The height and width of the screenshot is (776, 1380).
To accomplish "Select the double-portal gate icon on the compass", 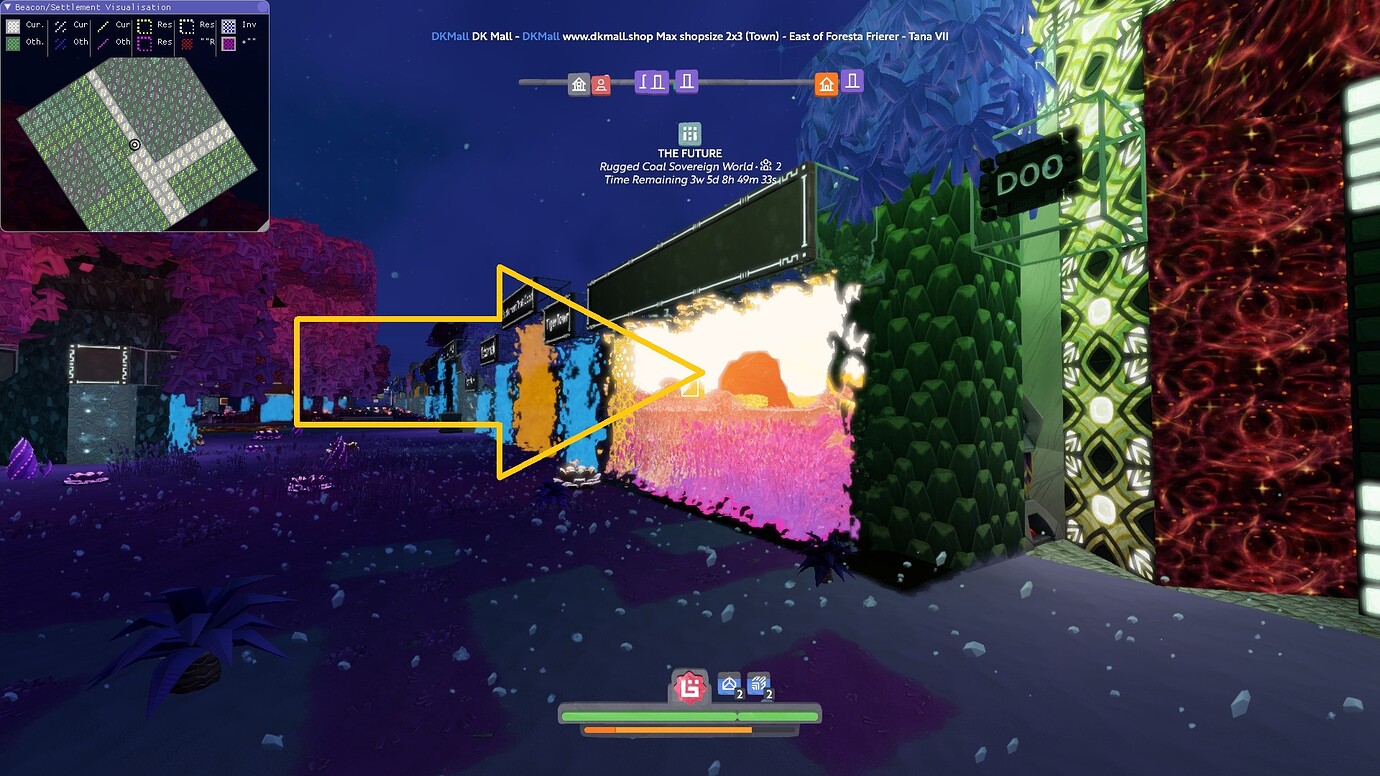I will [x=651, y=83].
